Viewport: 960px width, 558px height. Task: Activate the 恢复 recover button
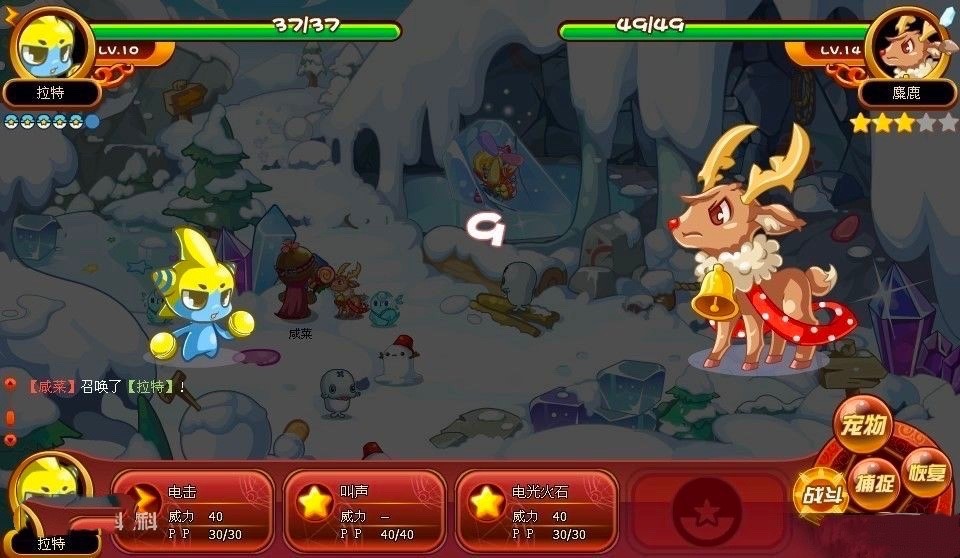click(x=925, y=471)
